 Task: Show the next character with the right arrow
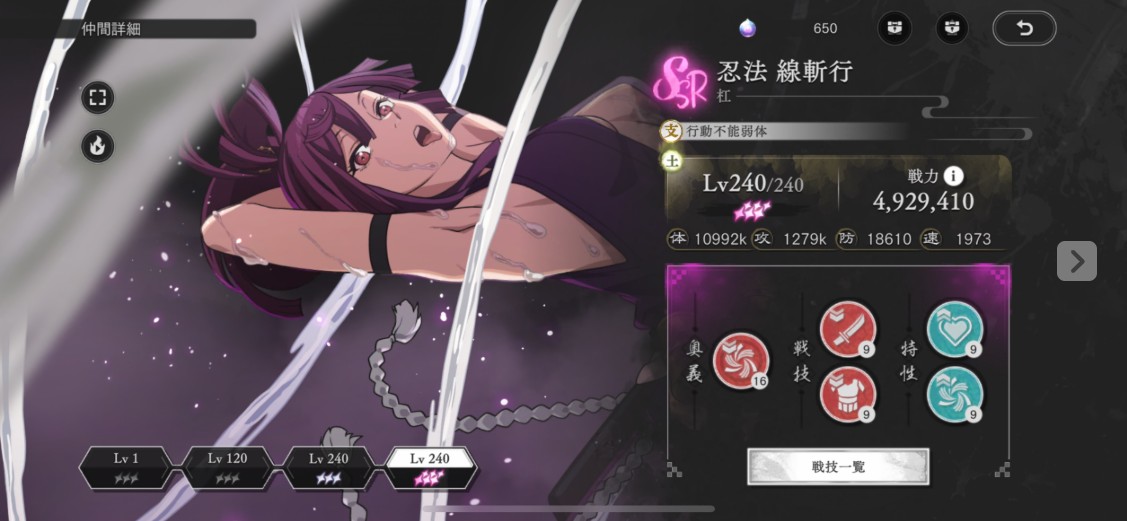click(x=1076, y=261)
